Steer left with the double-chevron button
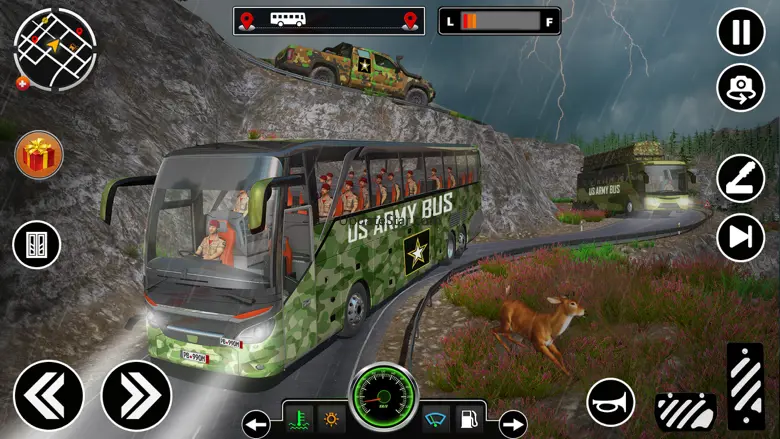Screen dimensions: 780x439 click(x=48, y=394)
